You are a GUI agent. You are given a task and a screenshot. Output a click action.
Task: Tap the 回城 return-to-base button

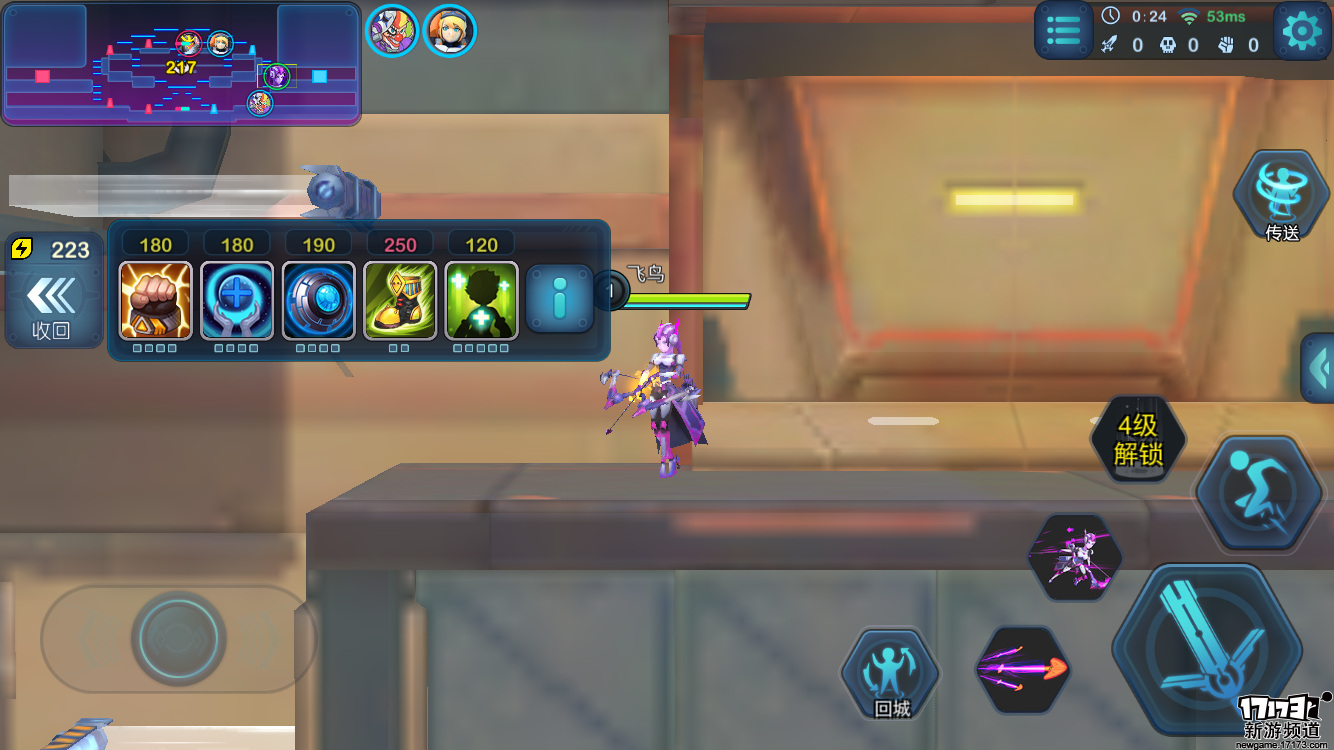[x=891, y=675]
